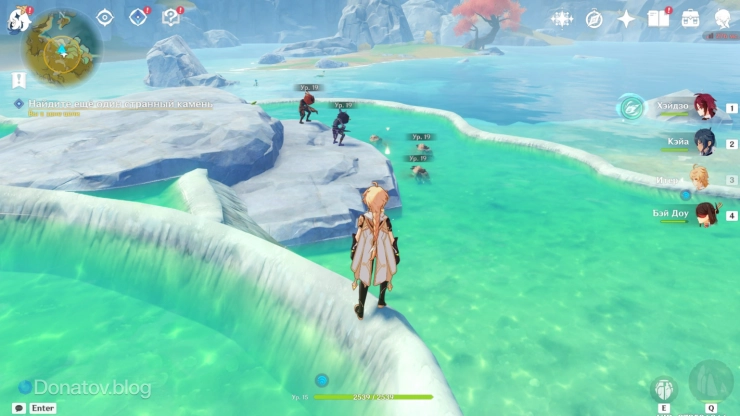Viewport: 740px width, 416px height.
Task: Open the circular minimap
Action: click(x=61, y=48)
